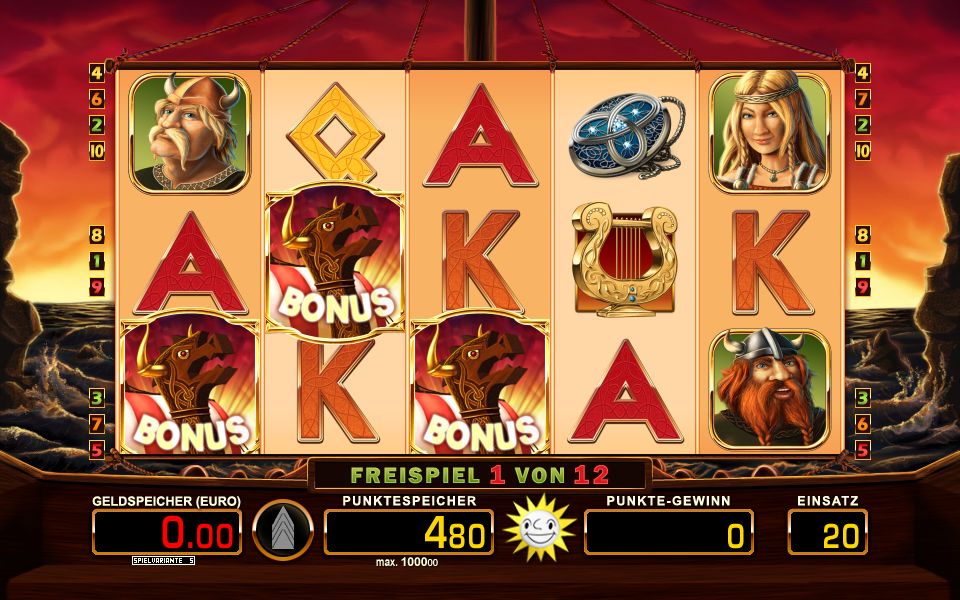Click the round arrow button beside Geldspeicher
Screen dimensions: 960x600
click(283, 530)
